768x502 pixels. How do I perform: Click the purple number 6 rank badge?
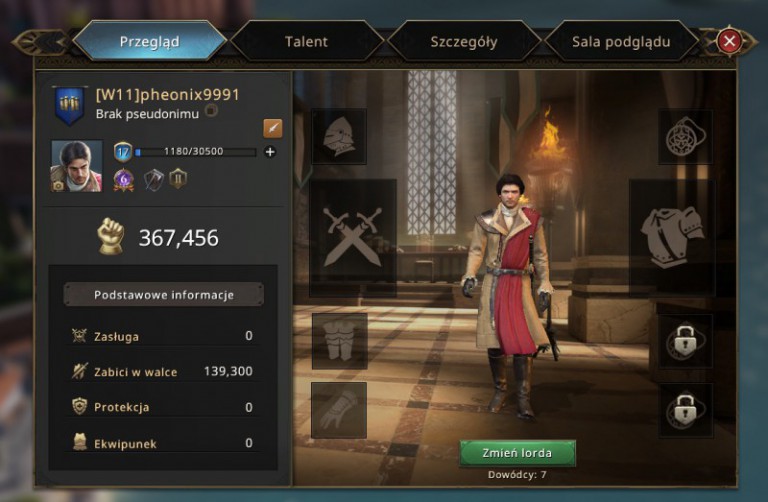[124, 179]
